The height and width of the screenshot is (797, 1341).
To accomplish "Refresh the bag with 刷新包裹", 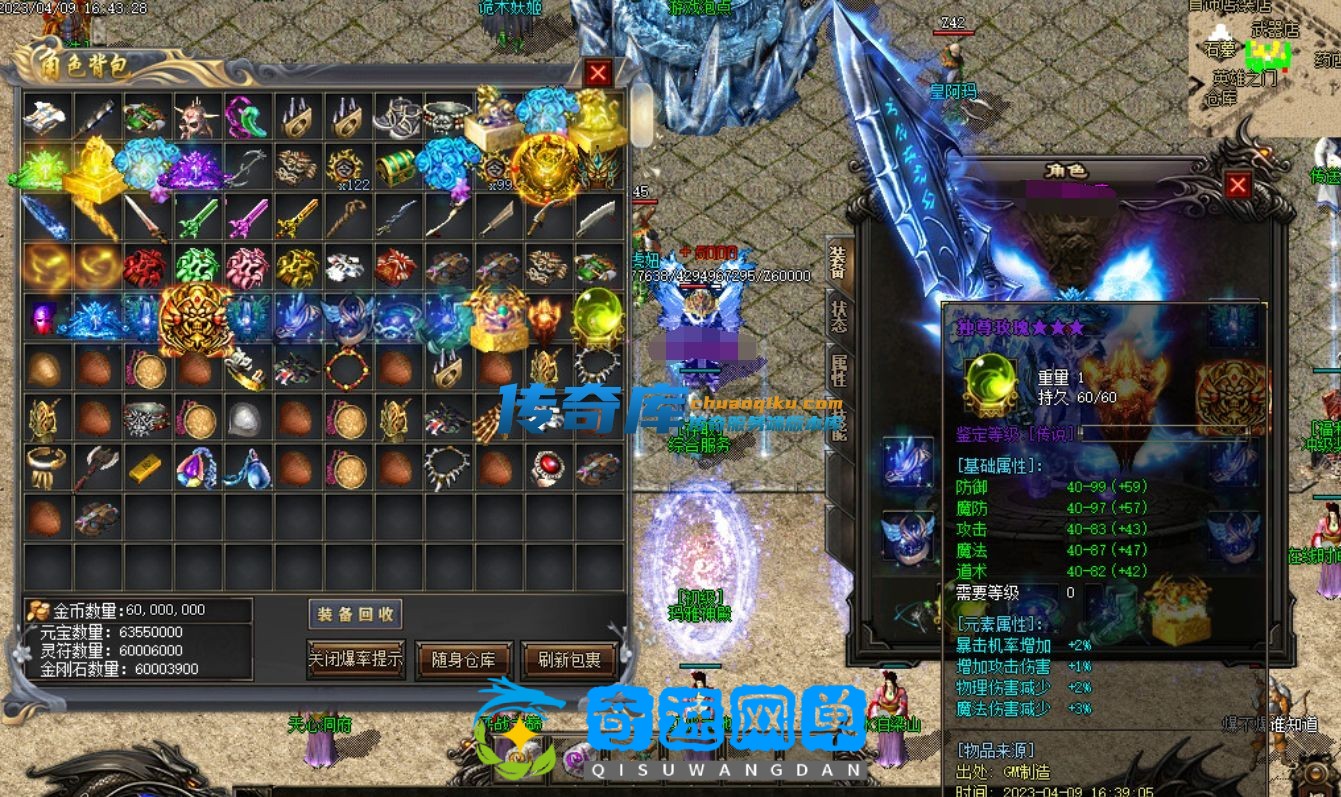I will point(569,659).
